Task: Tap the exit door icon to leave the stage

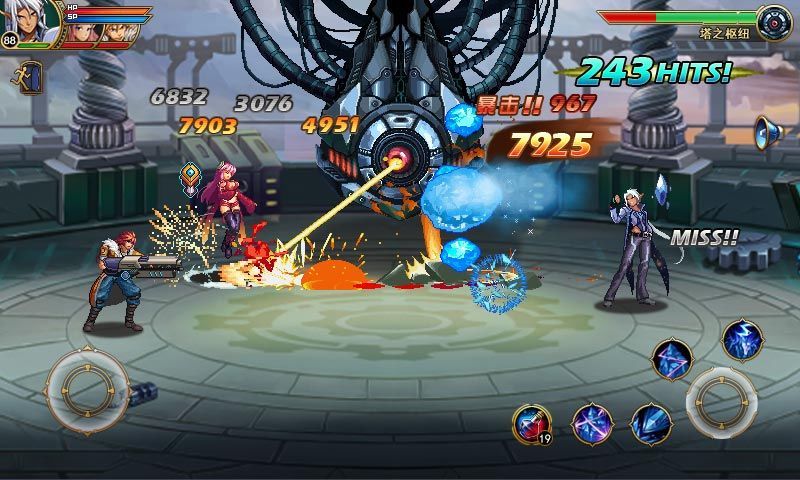Action: pos(27,77)
